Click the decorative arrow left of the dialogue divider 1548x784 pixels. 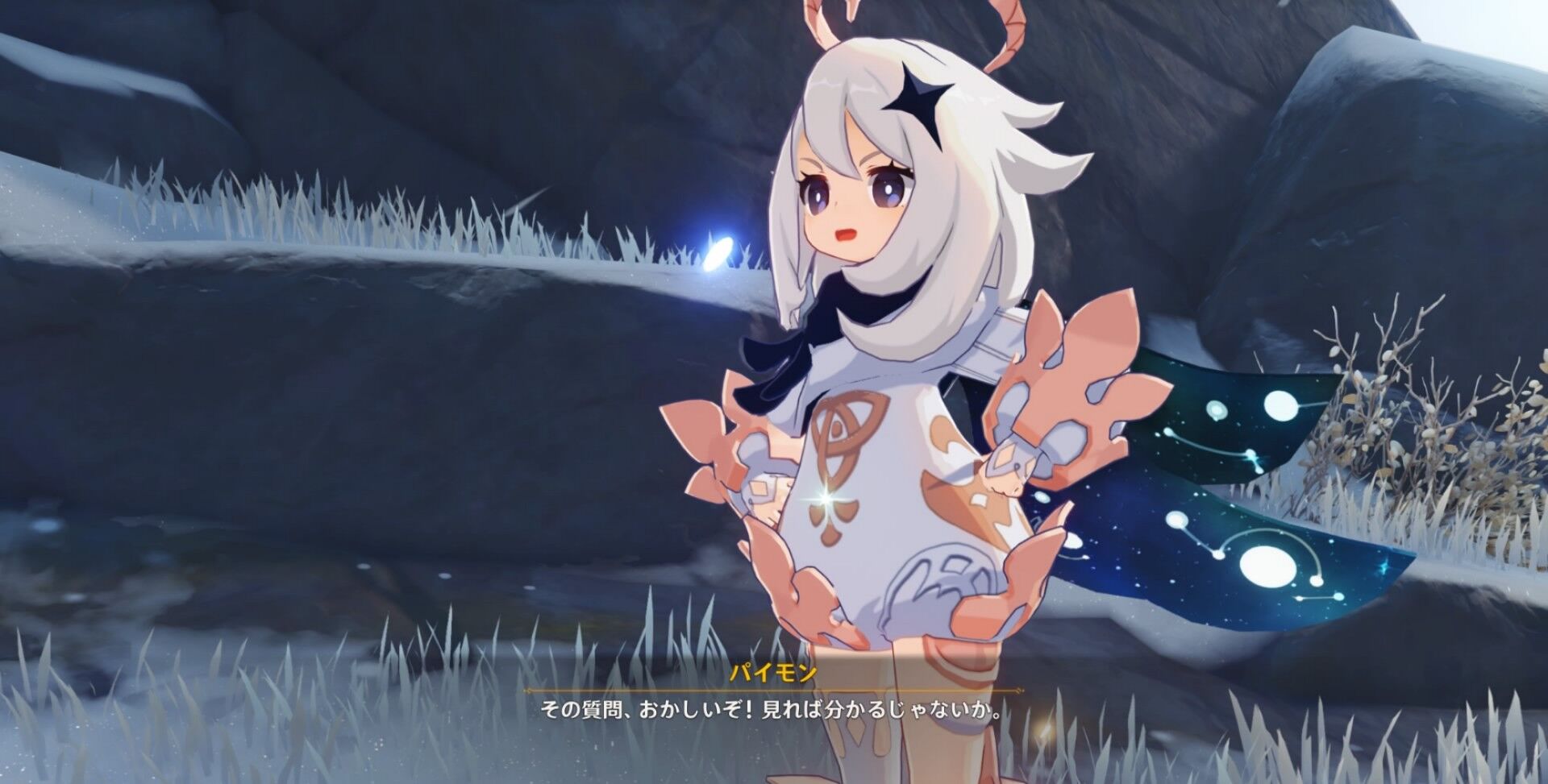pyautogui.click(x=528, y=689)
